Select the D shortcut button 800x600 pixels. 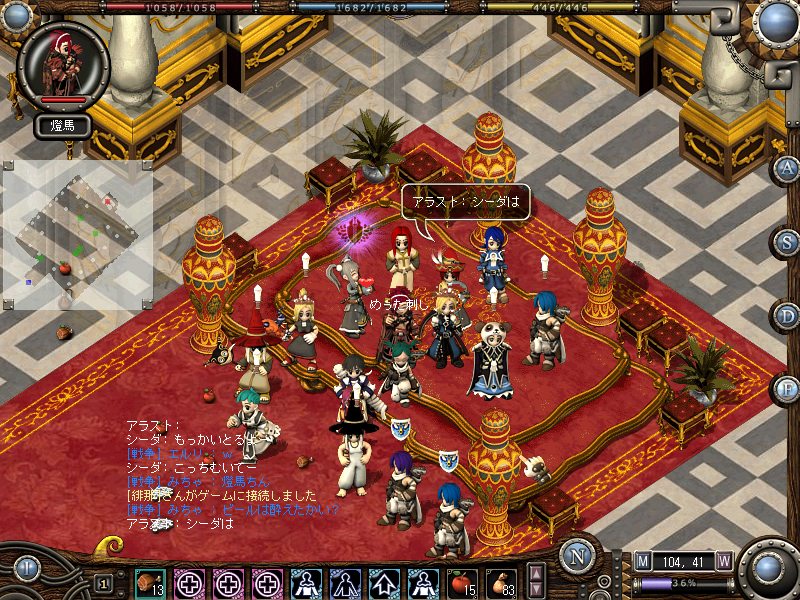pyautogui.click(x=787, y=315)
